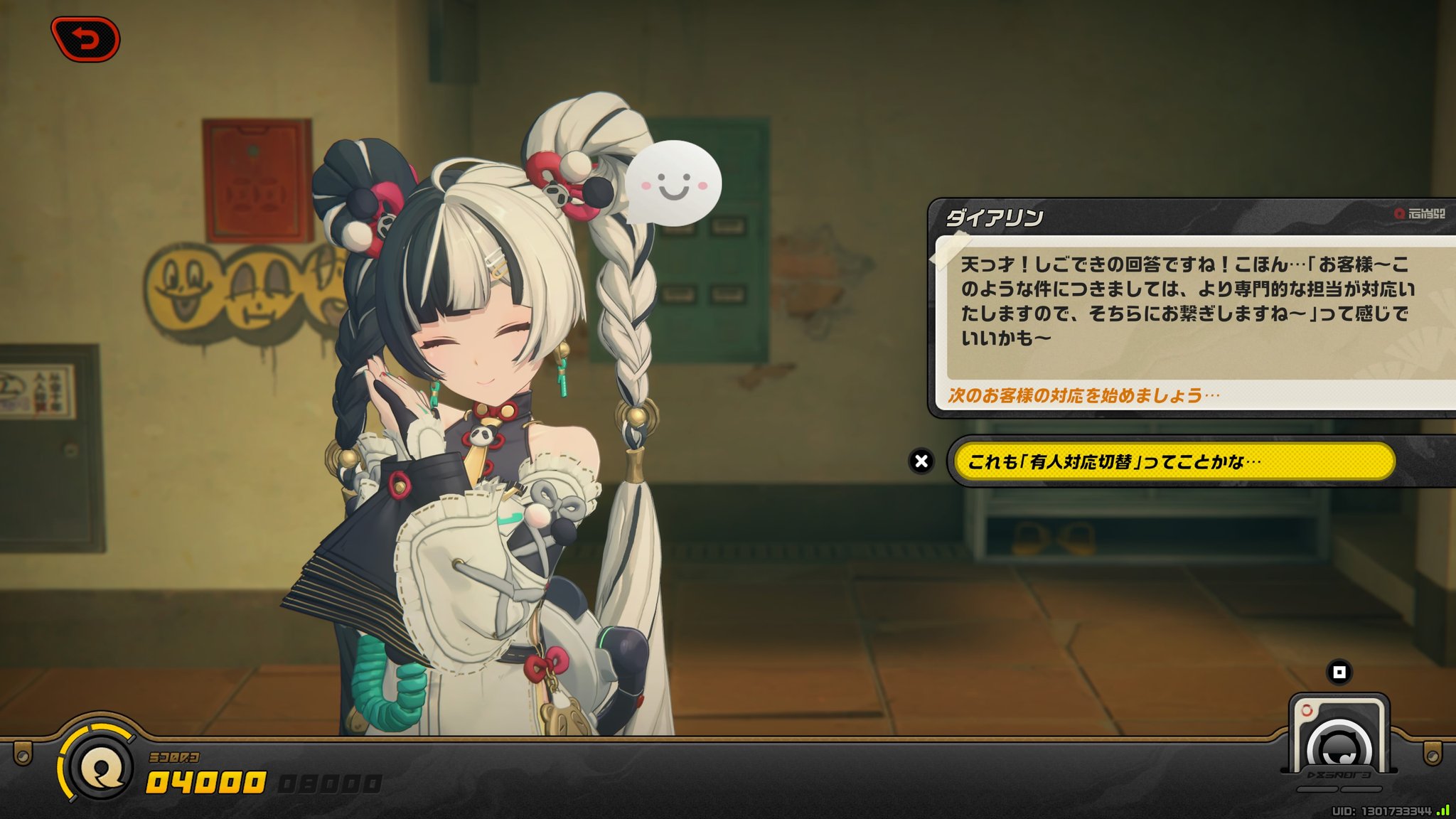1456x819 pixels.
Task: Open the camera button with the Bangboo lens
Action: 1339,741
